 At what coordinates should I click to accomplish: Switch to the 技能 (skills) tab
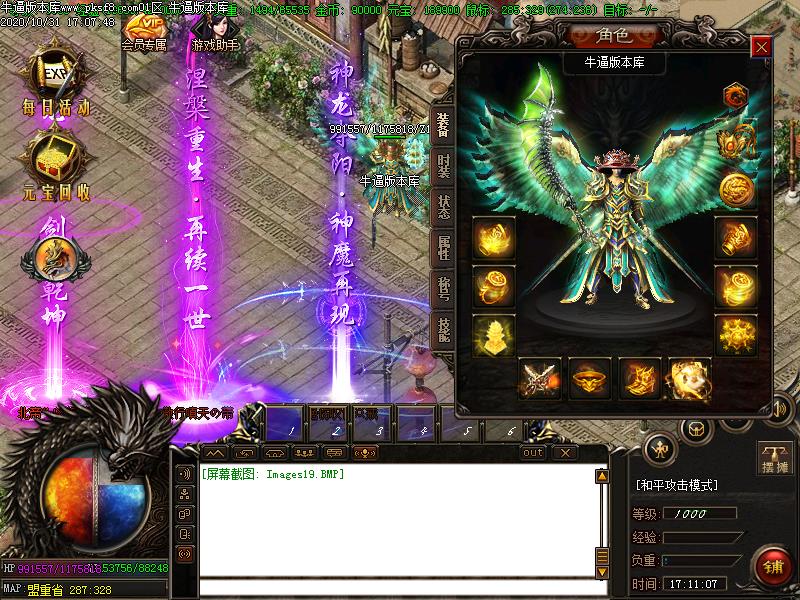click(443, 330)
